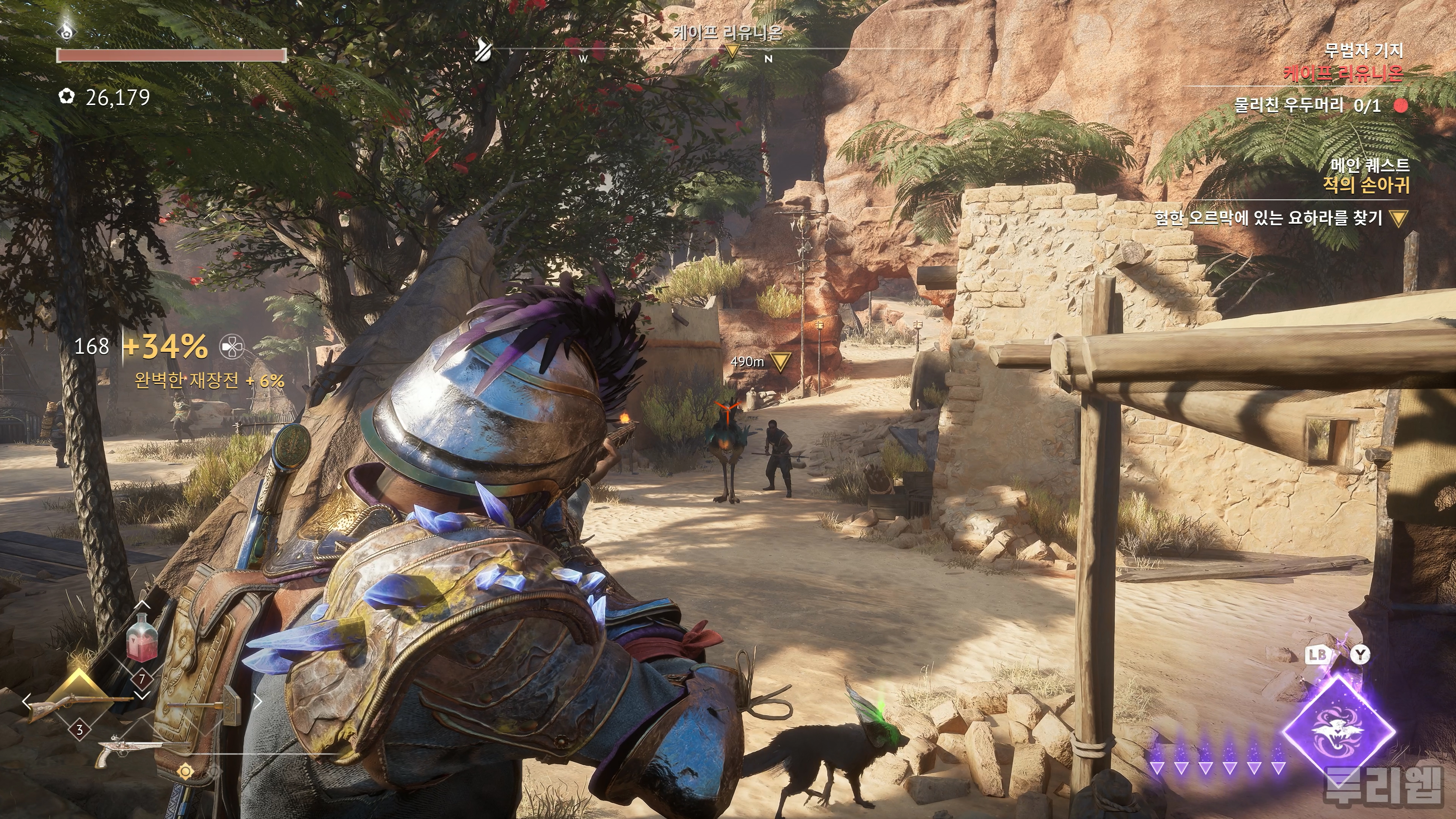This screenshot has height=819, width=1456.
Task: Activate the purple Enki companion ability
Action: click(x=1338, y=730)
